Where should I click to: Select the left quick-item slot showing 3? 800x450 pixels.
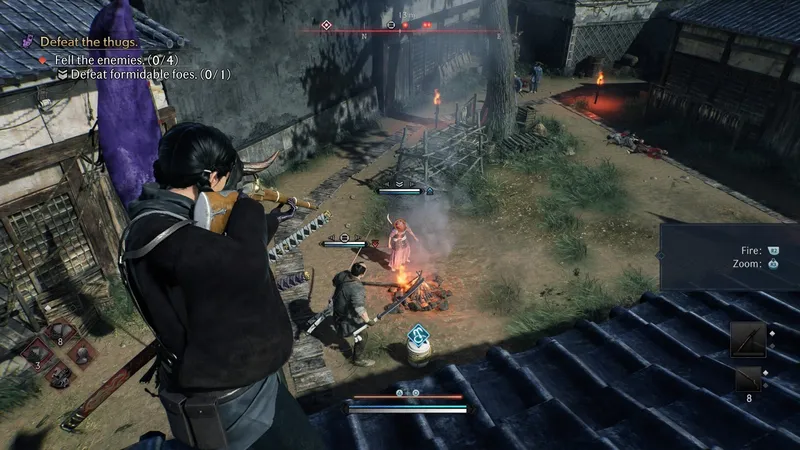click(x=39, y=352)
